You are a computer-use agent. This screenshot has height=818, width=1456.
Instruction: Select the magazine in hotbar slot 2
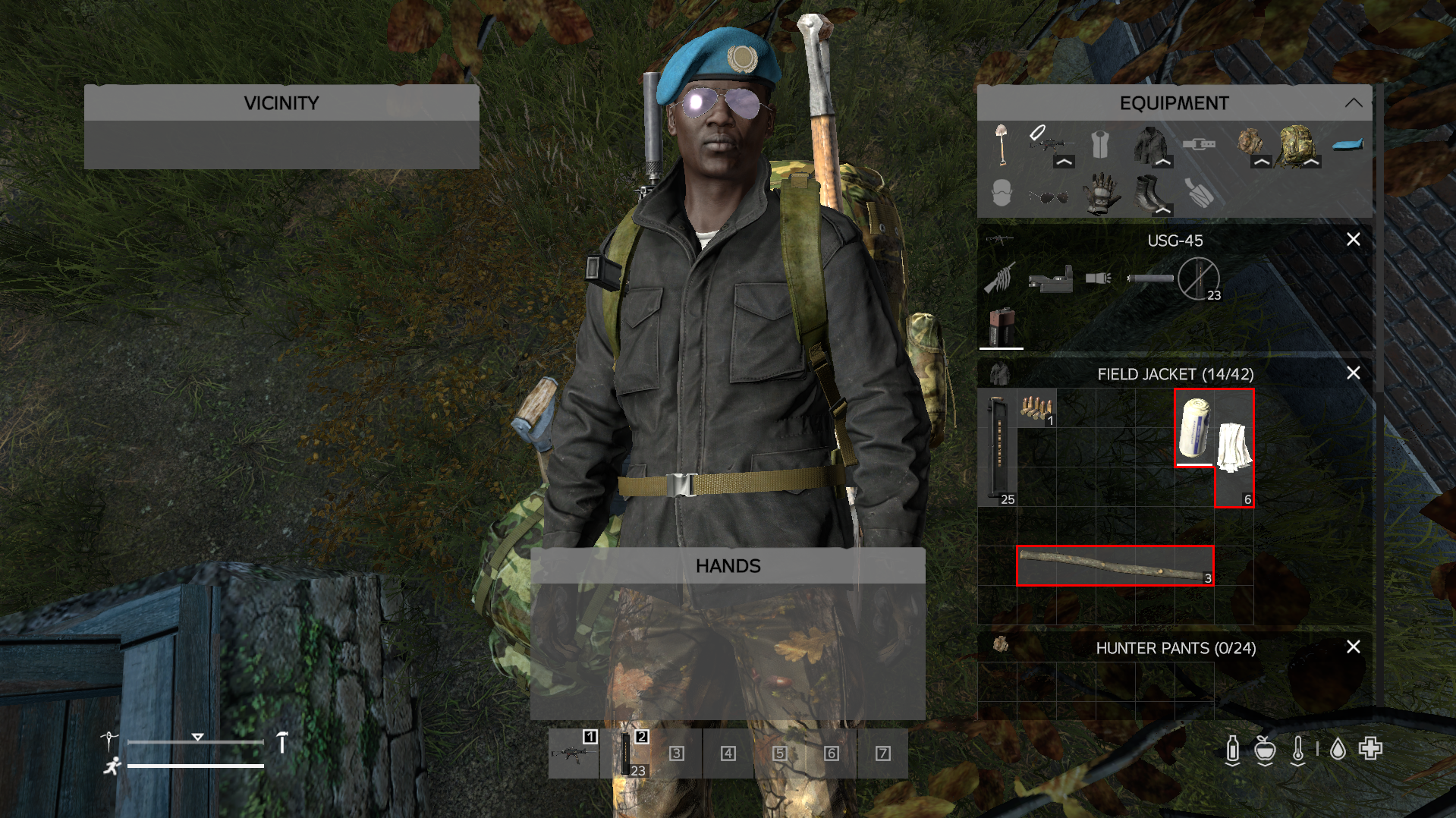(627, 754)
